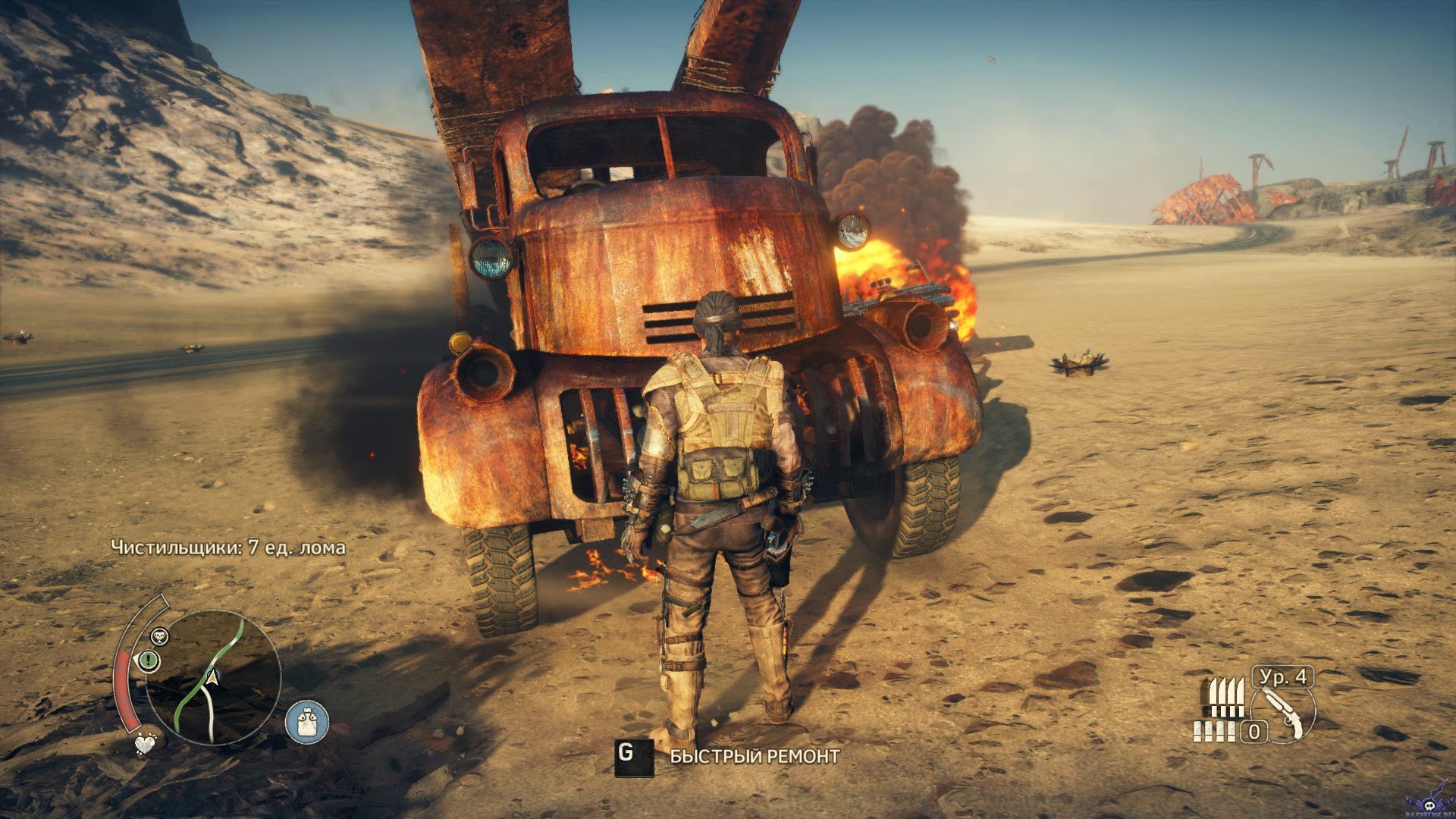Image resolution: width=1456 pixels, height=819 pixels.
Task: Click the shotgun weapon icon
Action: [1284, 711]
